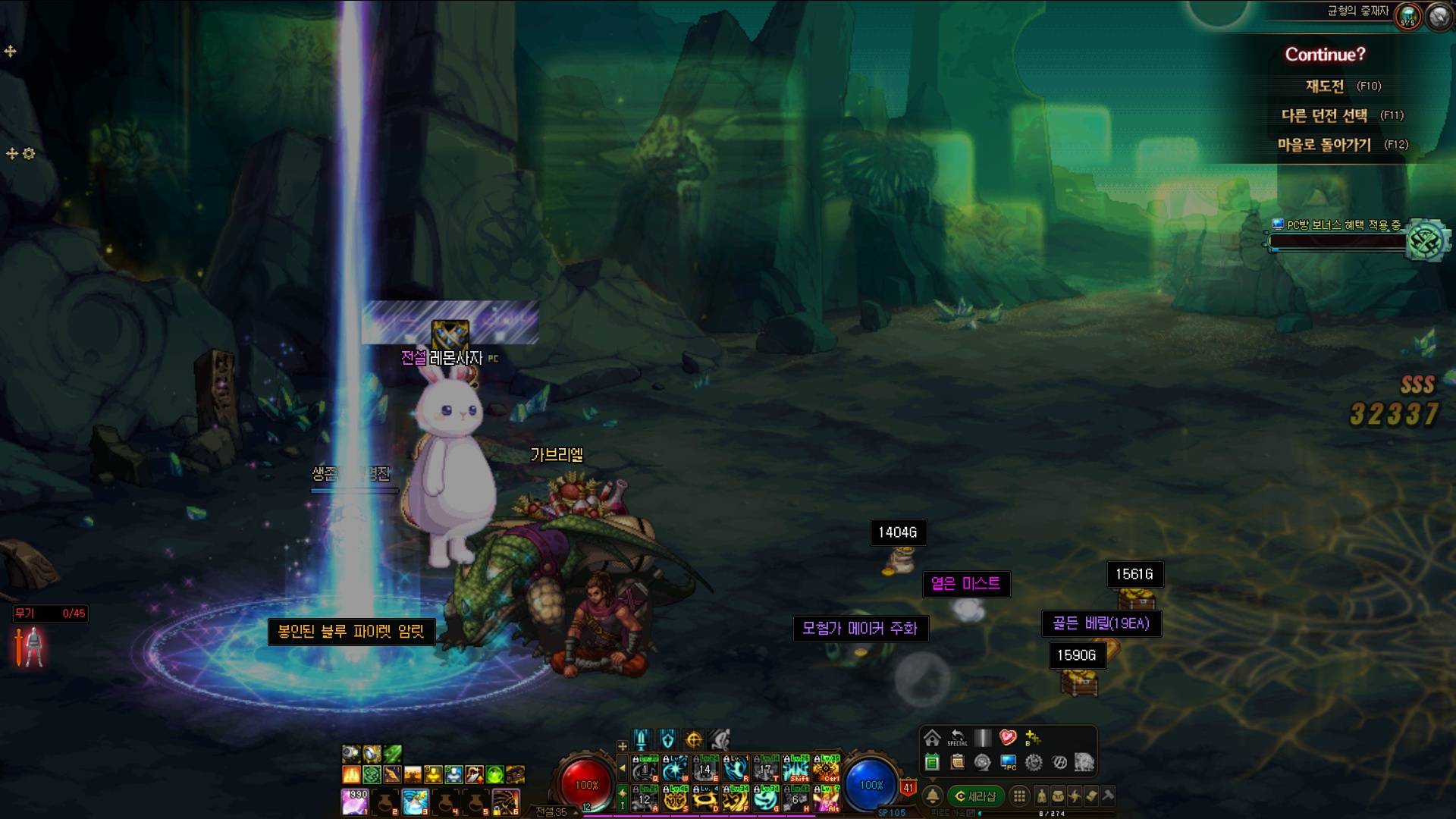Select 다른 던전 선택 option
The width and height of the screenshot is (1456, 819).
[1324, 115]
